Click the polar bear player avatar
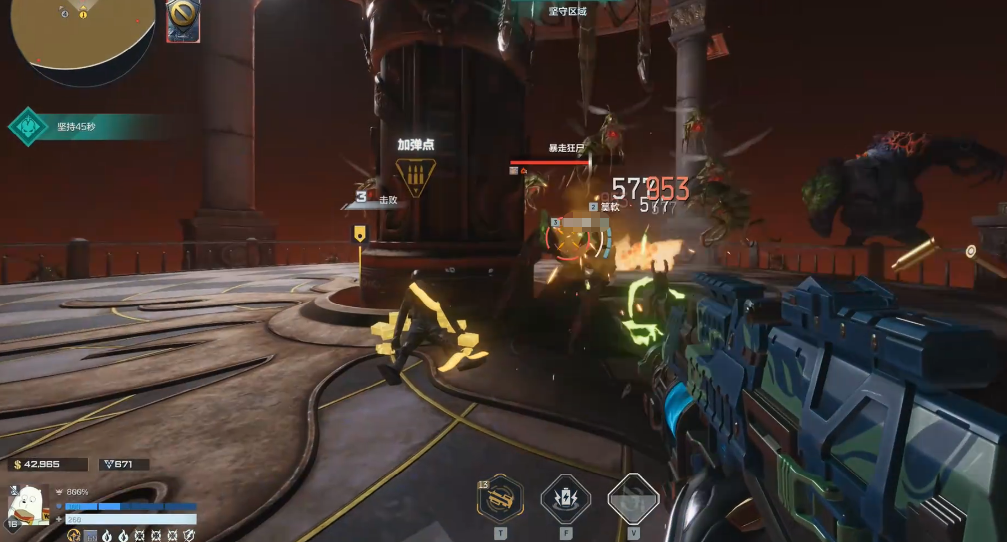1007x542 pixels. [32, 505]
